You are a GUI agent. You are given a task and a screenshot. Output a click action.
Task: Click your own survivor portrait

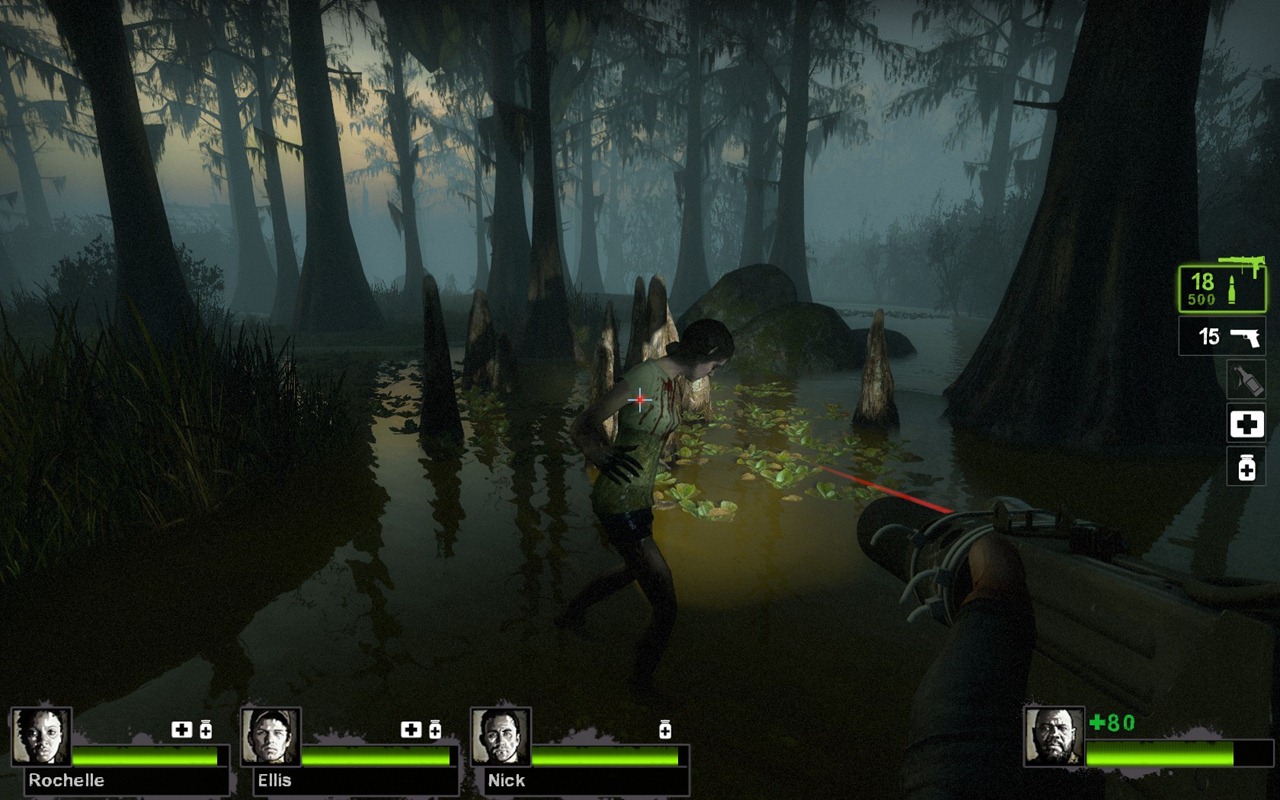(x=1054, y=737)
